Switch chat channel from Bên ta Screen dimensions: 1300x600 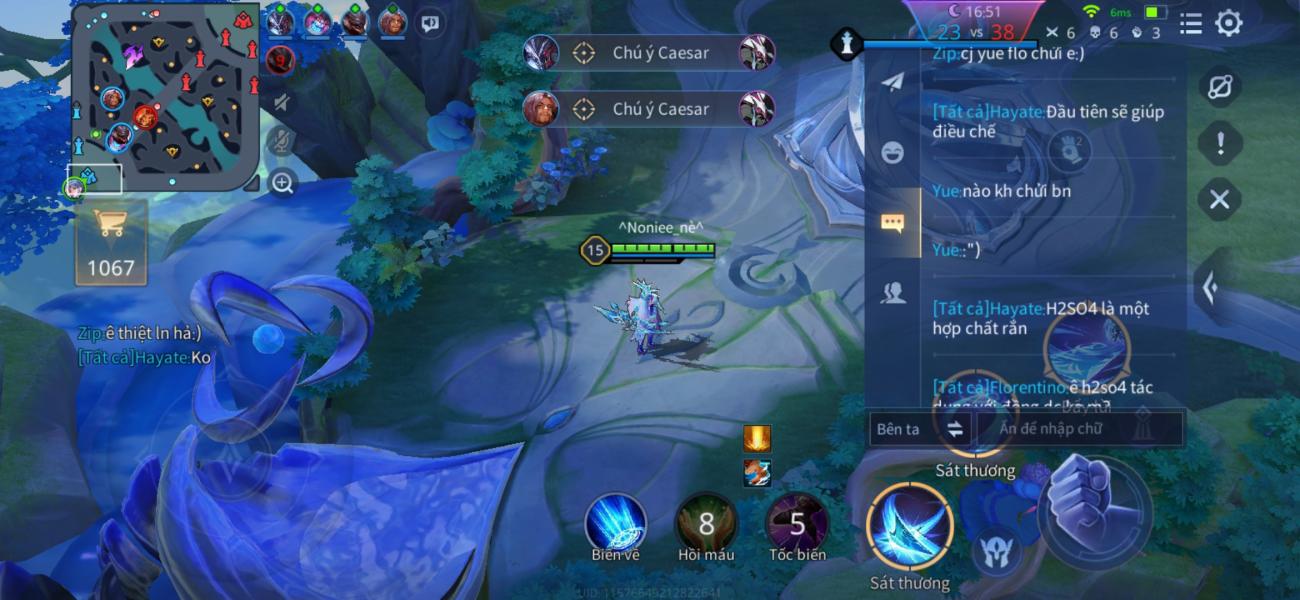click(918, 429)
